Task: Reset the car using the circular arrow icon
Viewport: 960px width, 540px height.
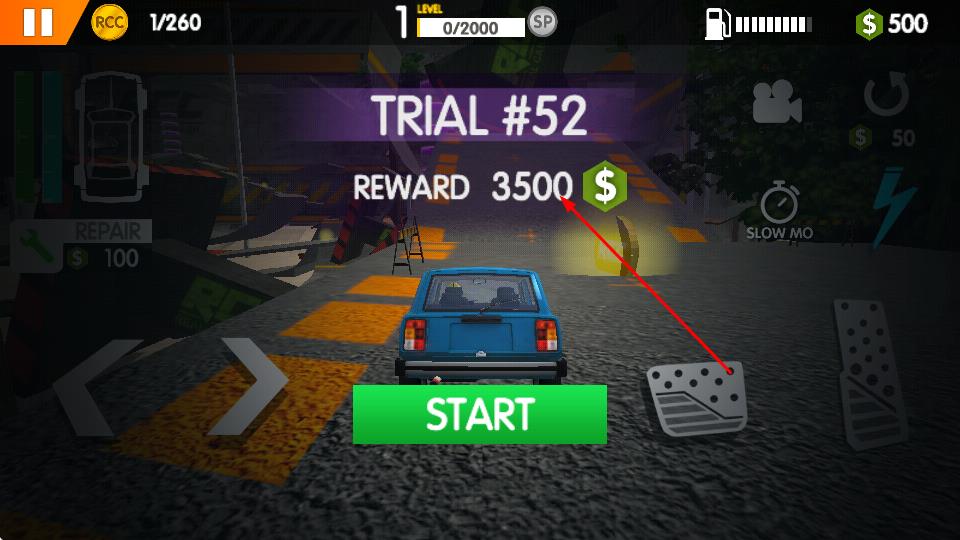Action: click(x=886, y=98)
